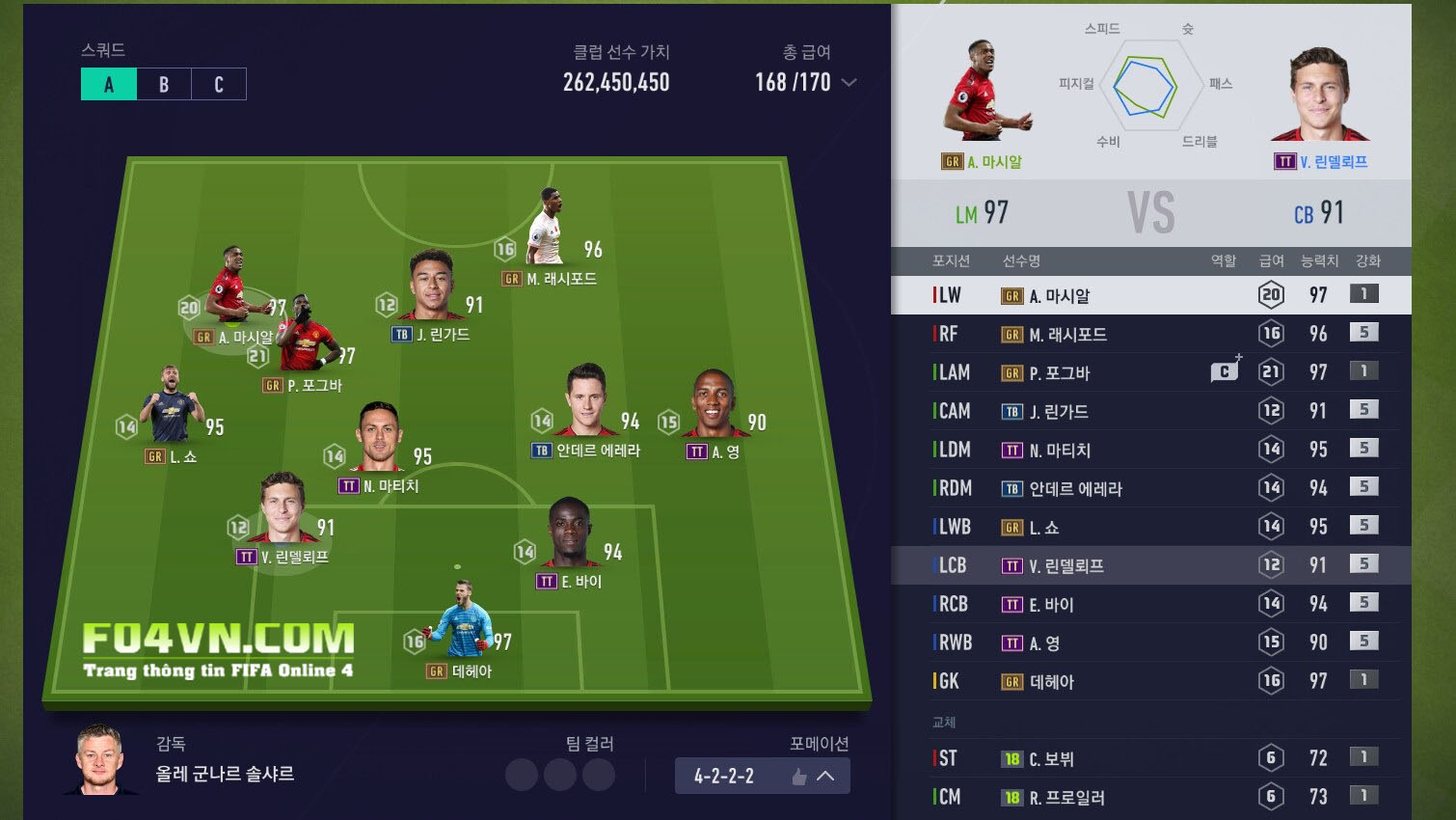This screenshot has width=1456, height=820.
Task: Select the LW A. 마시알 list row
Action: click(x=1150, y=295)
